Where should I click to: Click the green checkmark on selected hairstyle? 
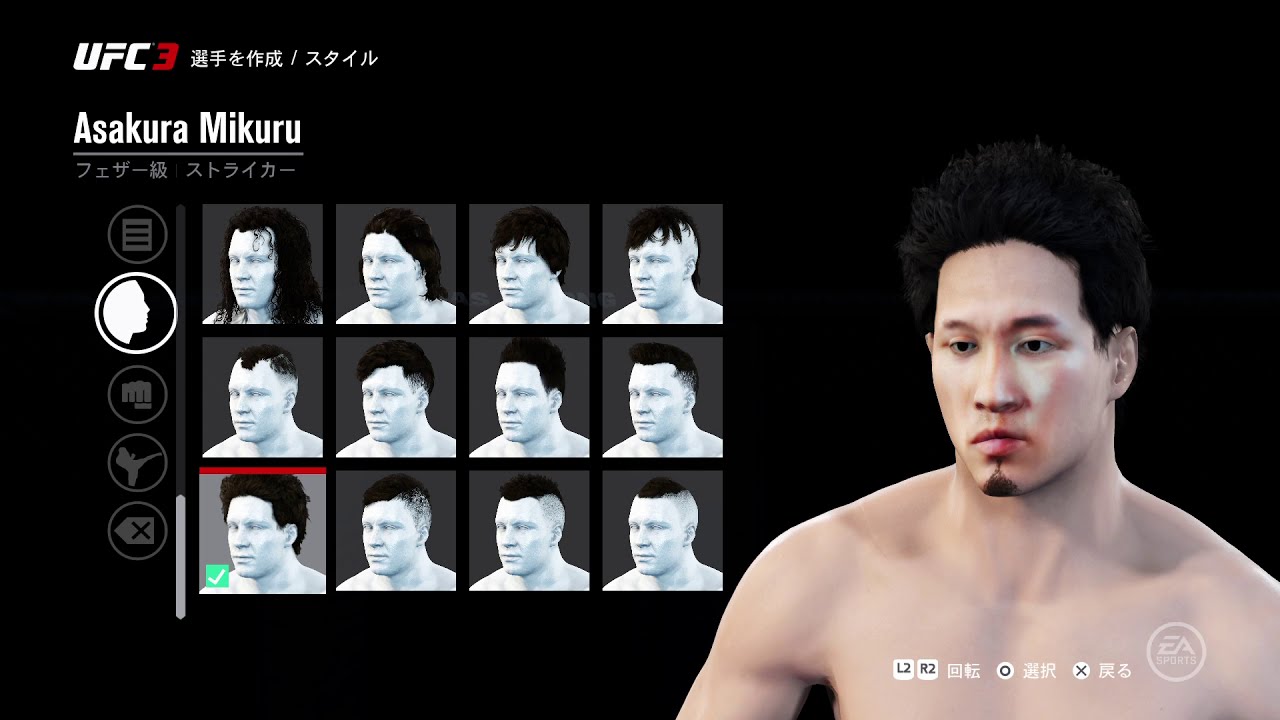tap(216, 576)
